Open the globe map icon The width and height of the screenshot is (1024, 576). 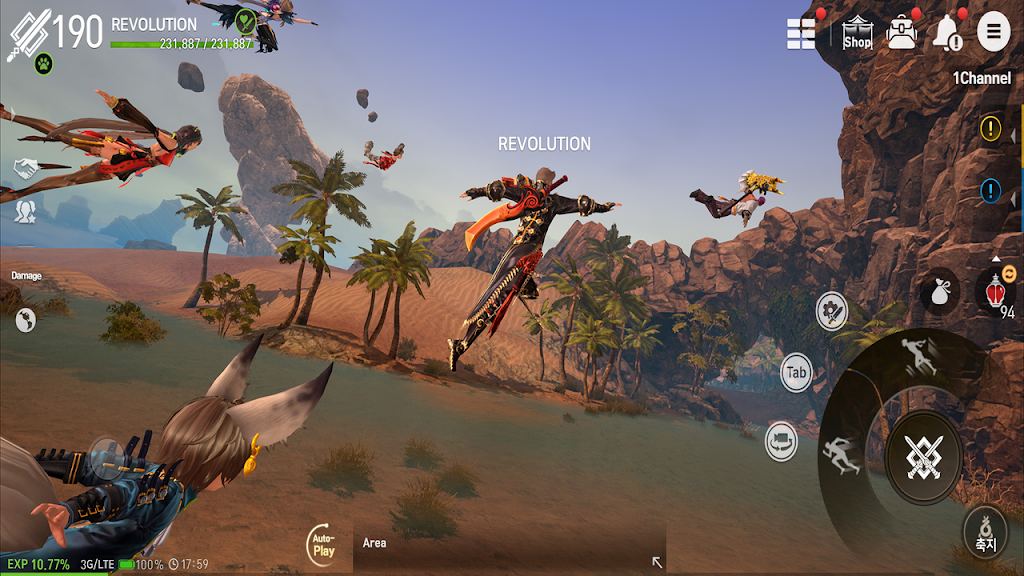[26, 320]
